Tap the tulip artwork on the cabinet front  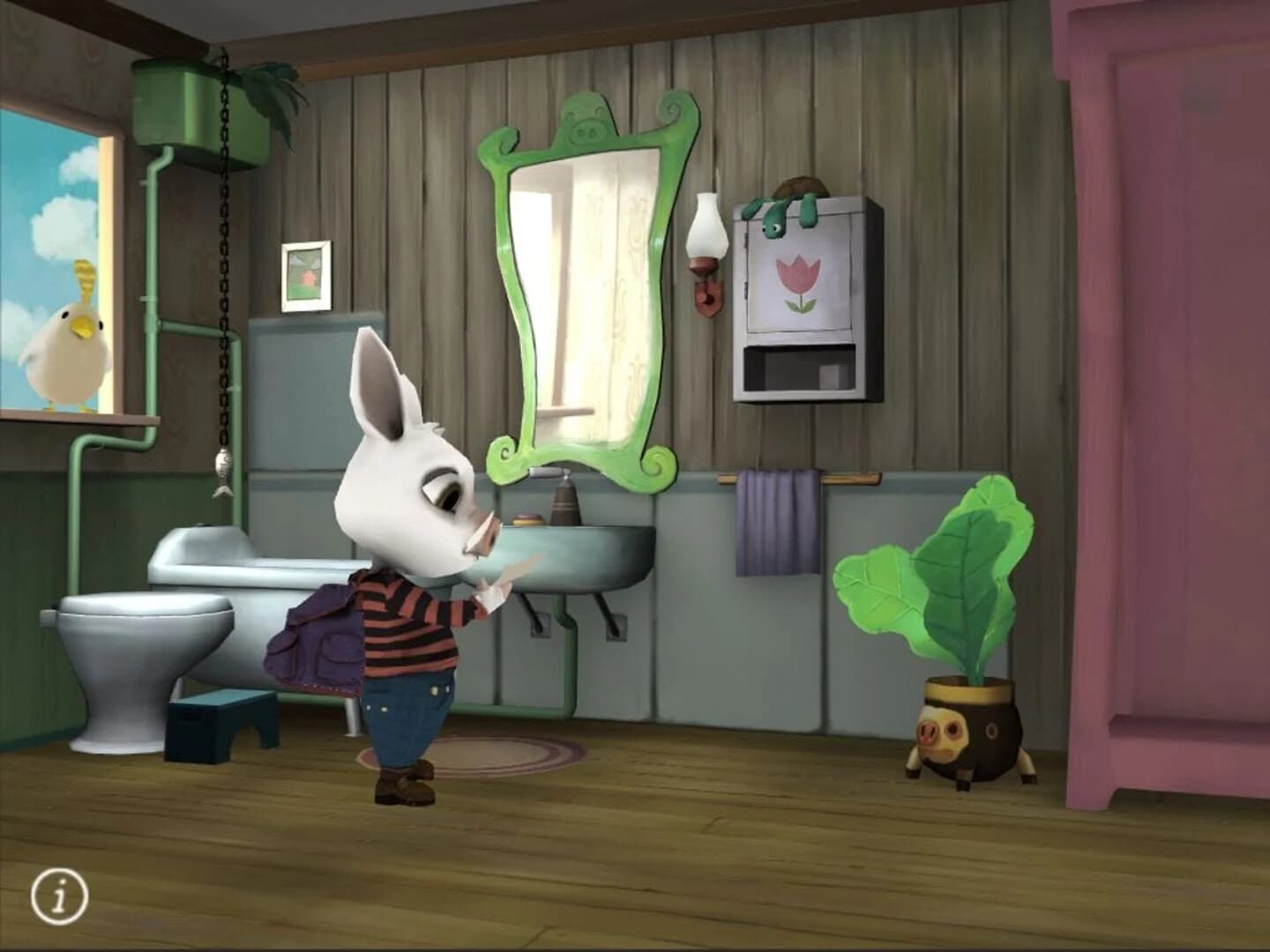coord(798,282)
